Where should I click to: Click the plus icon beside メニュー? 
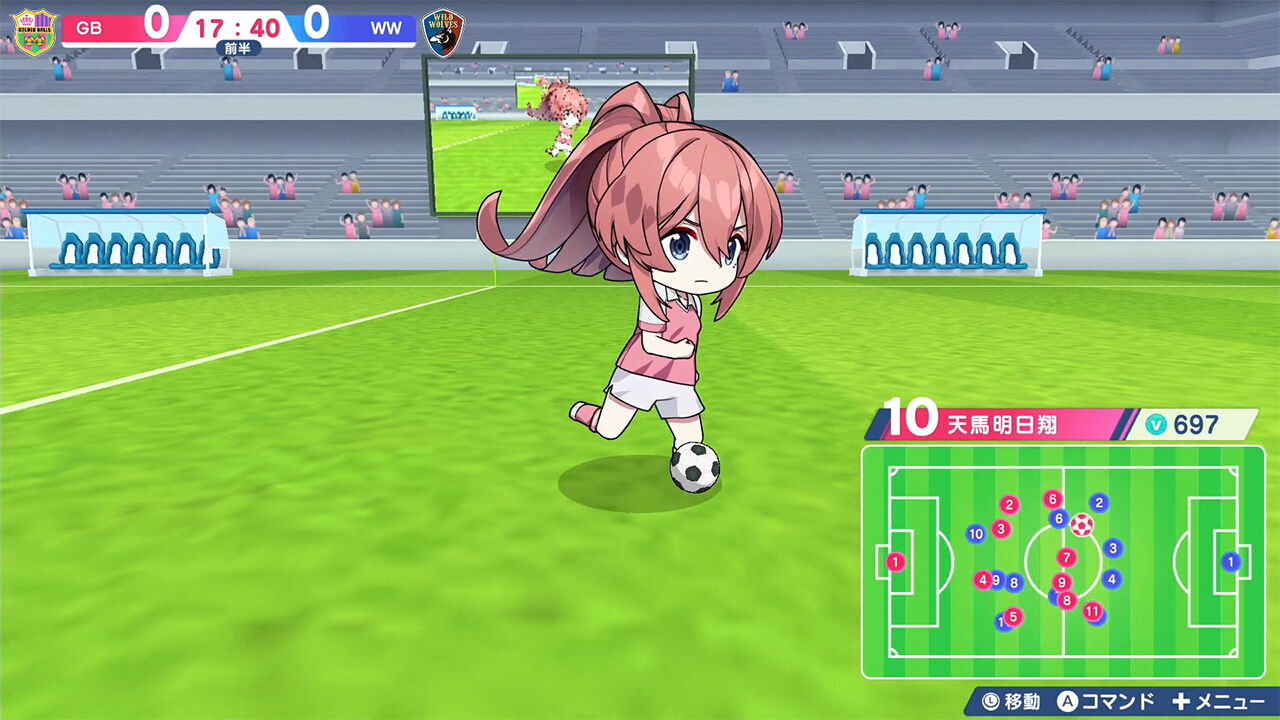coord(1180,698)
